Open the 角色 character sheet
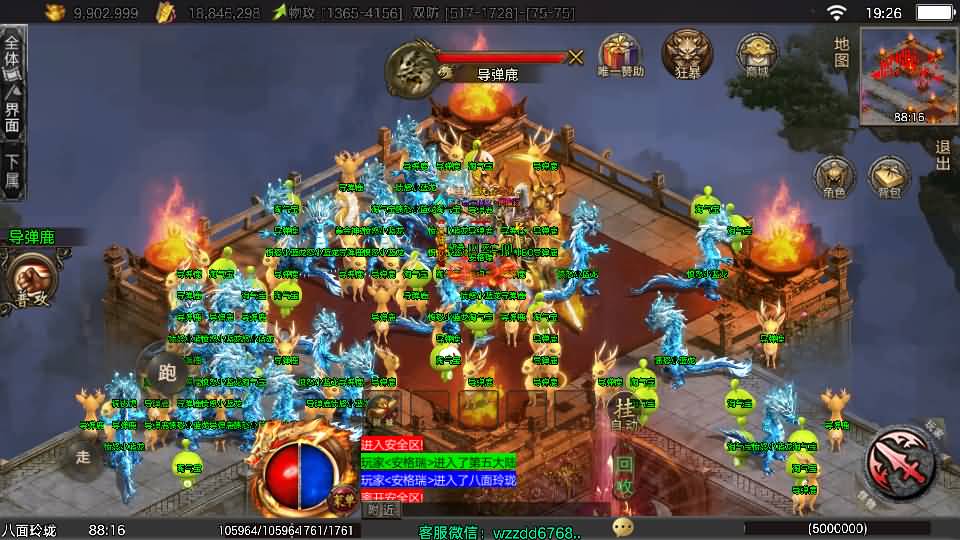 point(833,176)
